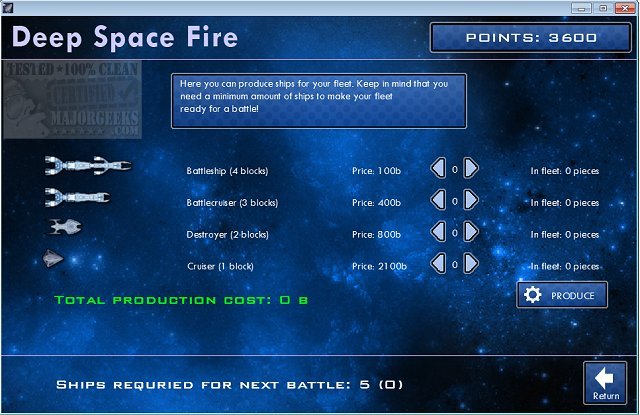Screen dimensions: 640x415
Task: Click the Produce button
Action: [x=562, y=295]
